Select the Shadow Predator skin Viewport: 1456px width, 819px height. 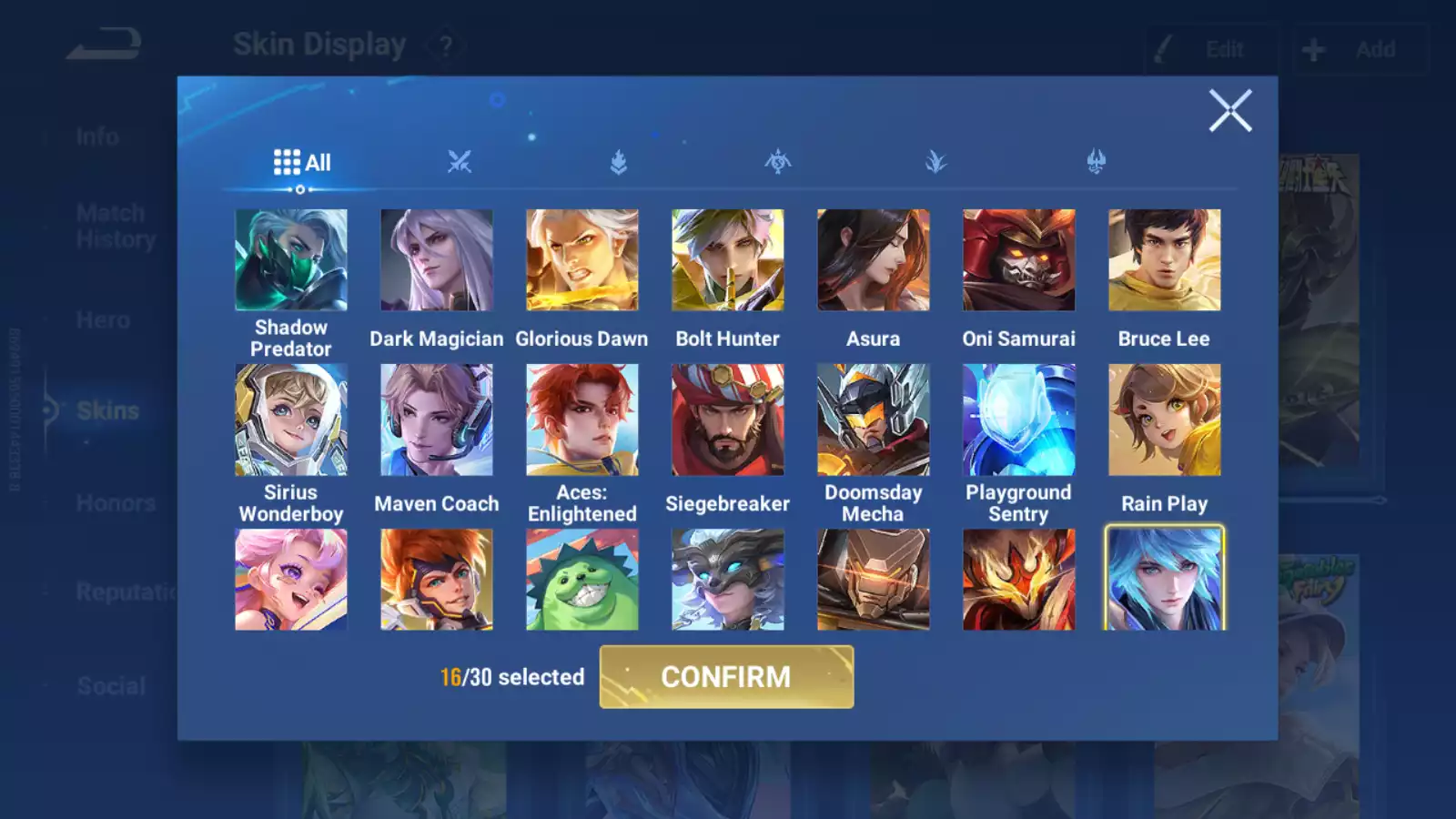[291, 260]
